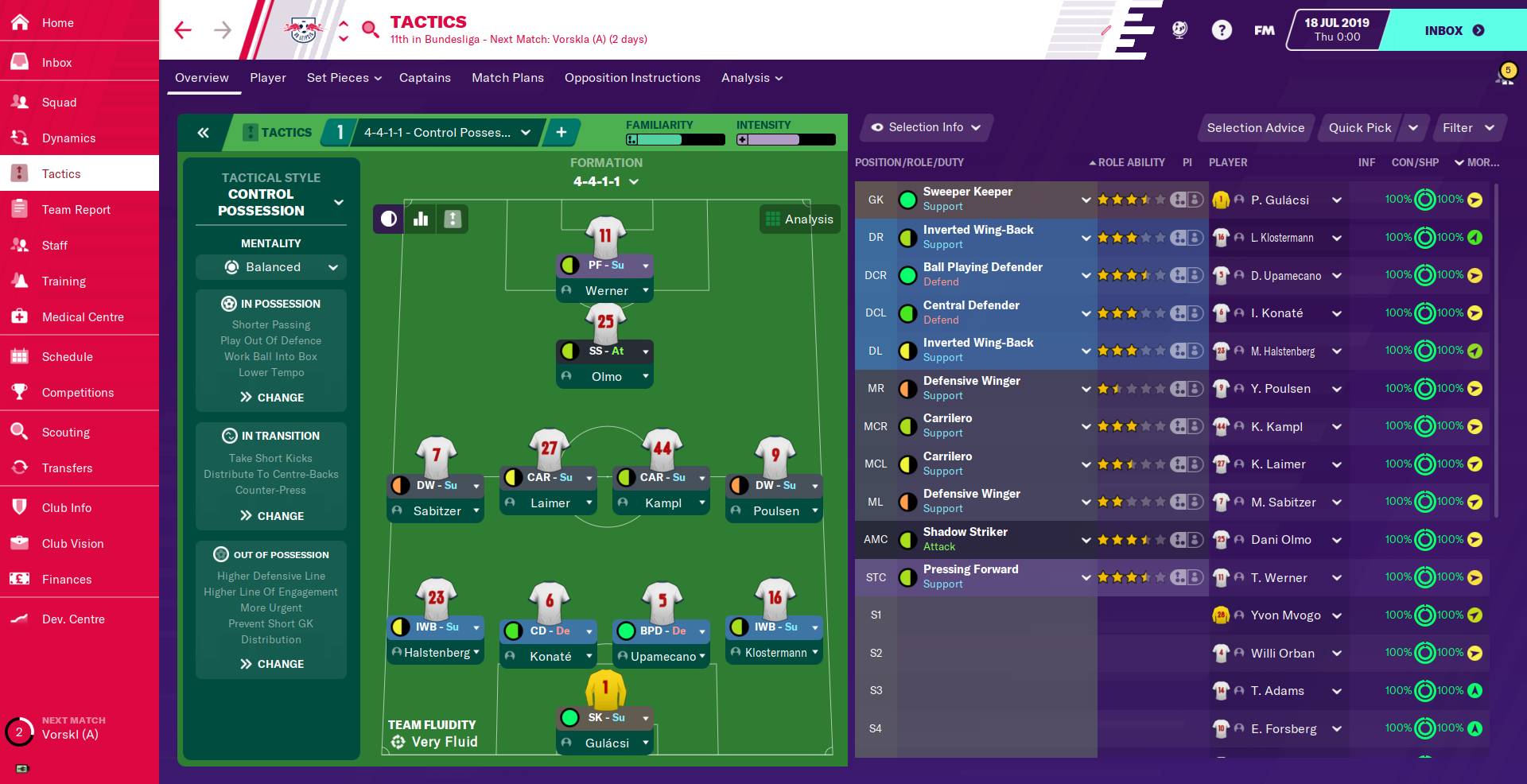Viewport: 1527px width, 784px height.
Task: Expand the 4-4-1-1 formation dropdown
Action: point(606,181)
